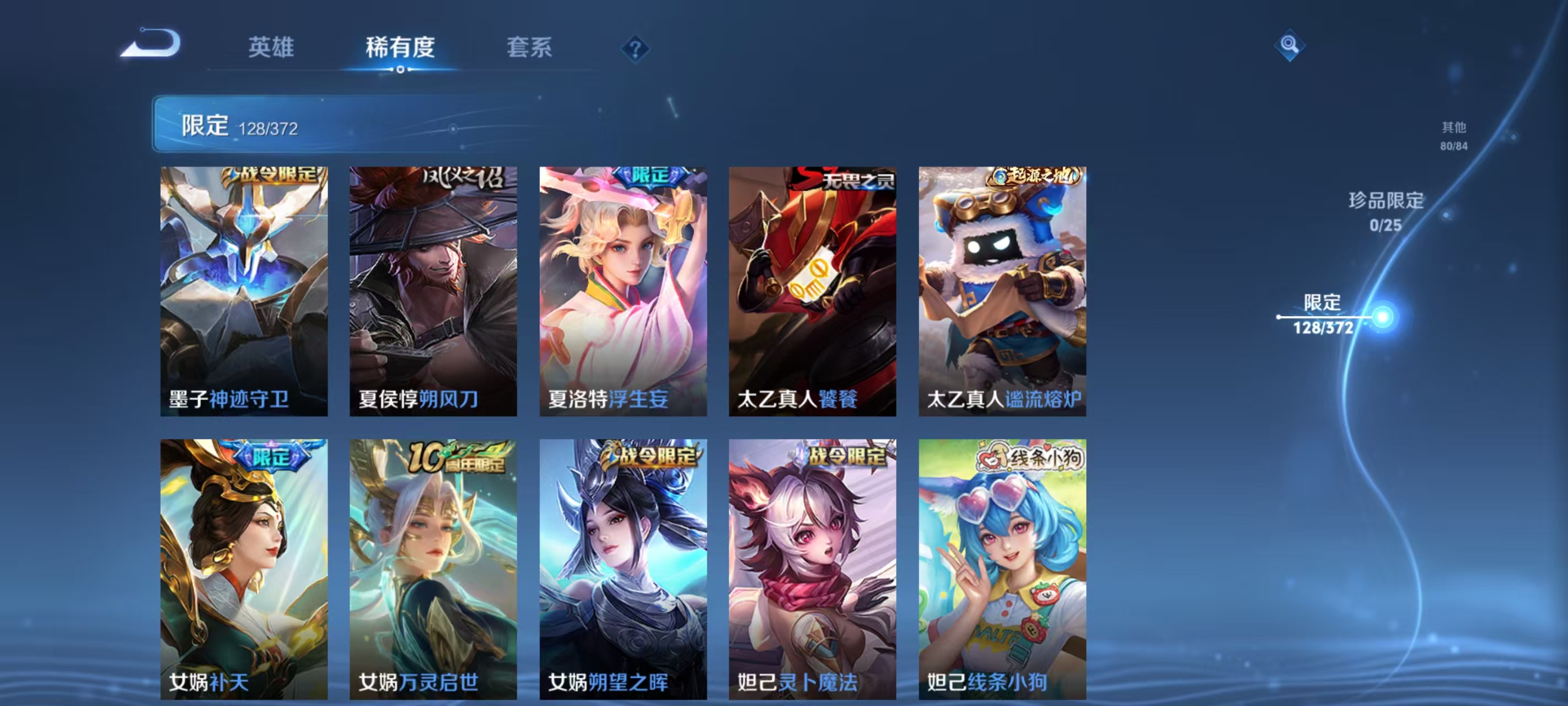1568x706 pixels.
Task: Jump to the 其他 80/84 section
Action: coord(1452,137)
